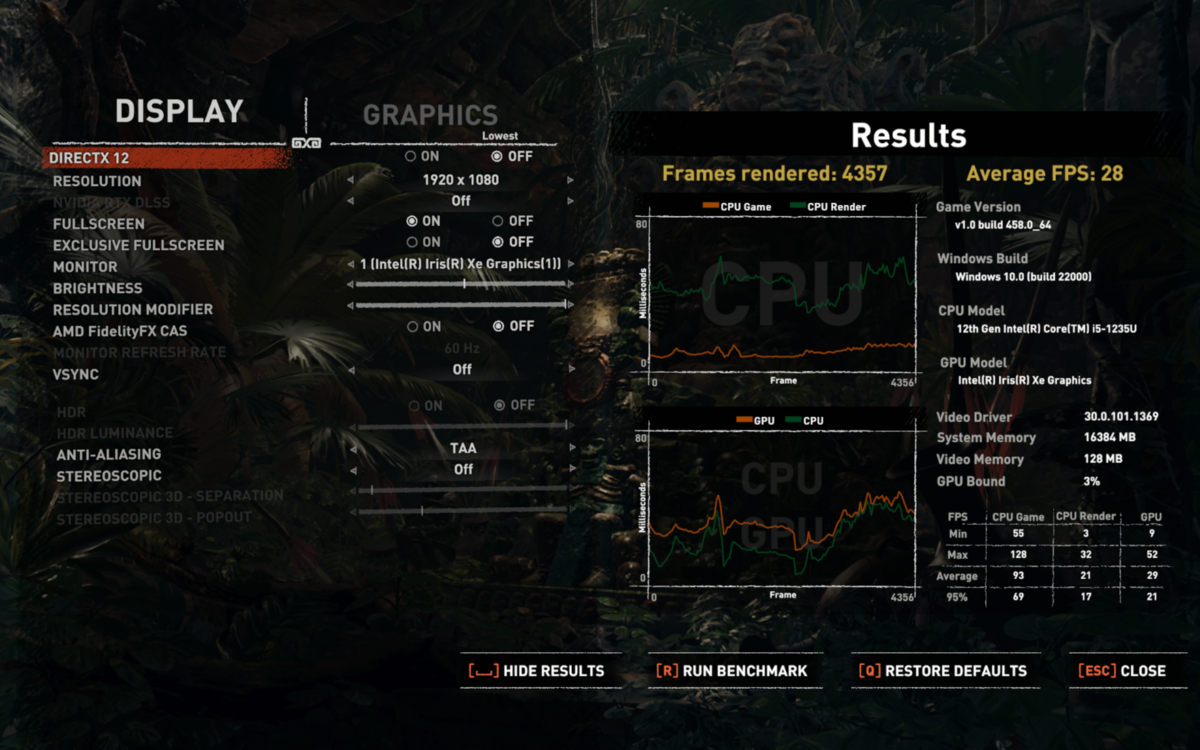Enable Exclusive Fullscreen

(x=411, y=242)
